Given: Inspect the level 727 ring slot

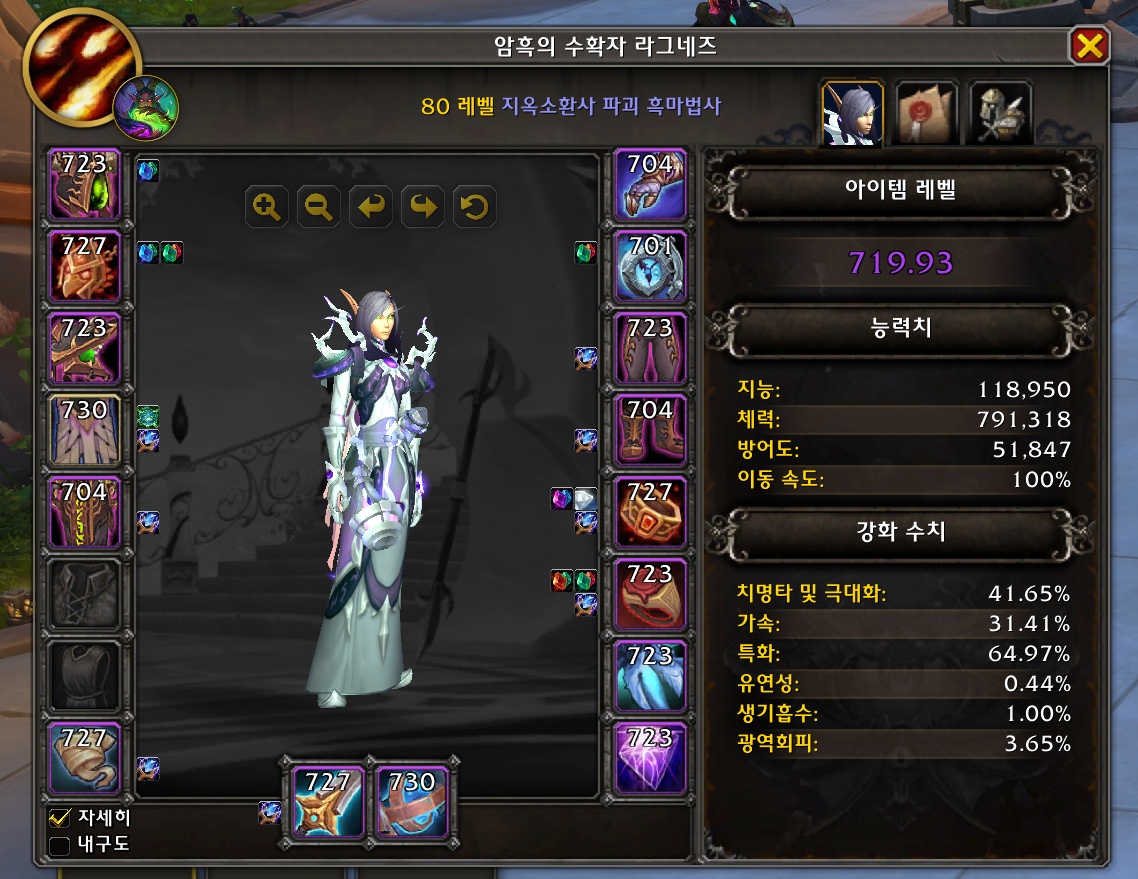Looking at the screenshot, I should [651, 513].
